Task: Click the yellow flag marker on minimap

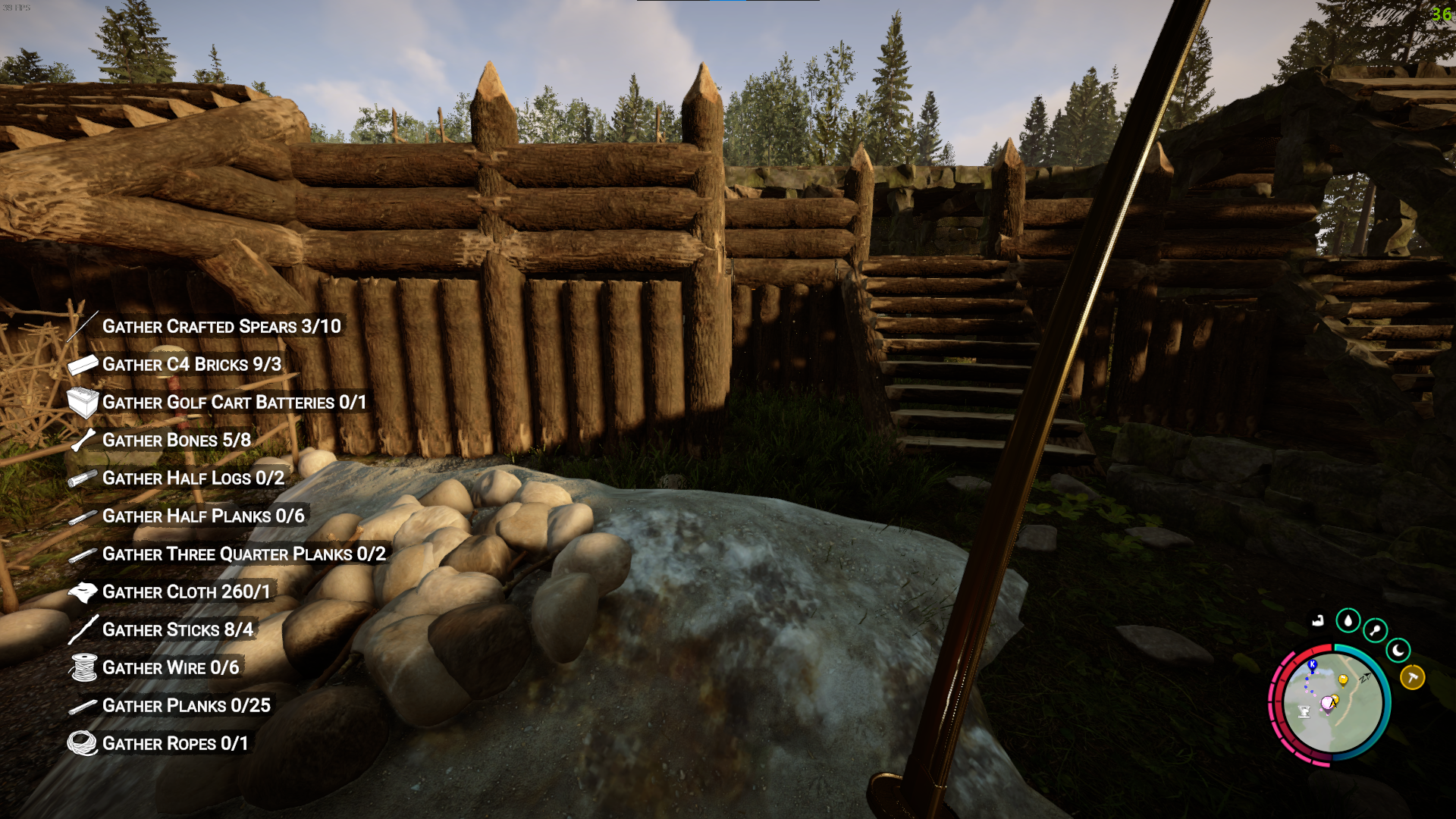Action: coord(1343,679)
